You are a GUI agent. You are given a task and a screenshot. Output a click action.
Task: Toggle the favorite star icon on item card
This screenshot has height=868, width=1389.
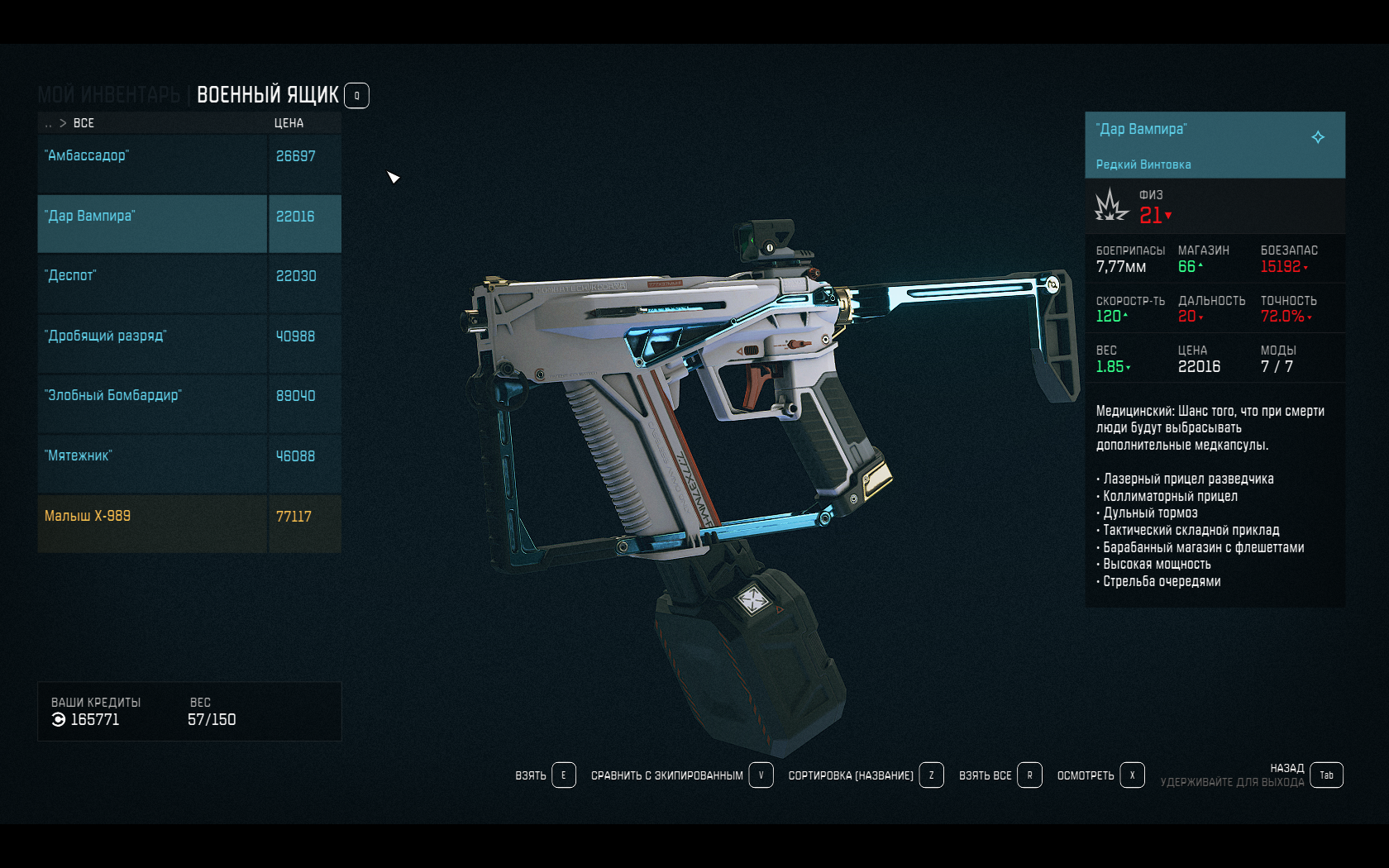tap(1318, 137)
